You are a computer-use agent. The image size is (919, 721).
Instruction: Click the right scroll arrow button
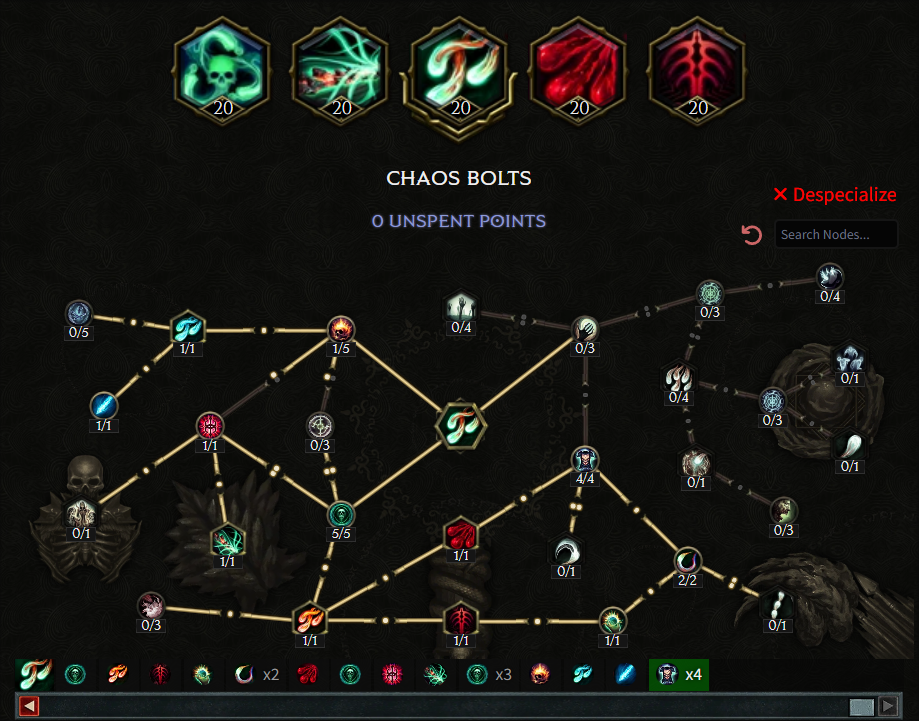pyautogui.click(x=887, y=706)
